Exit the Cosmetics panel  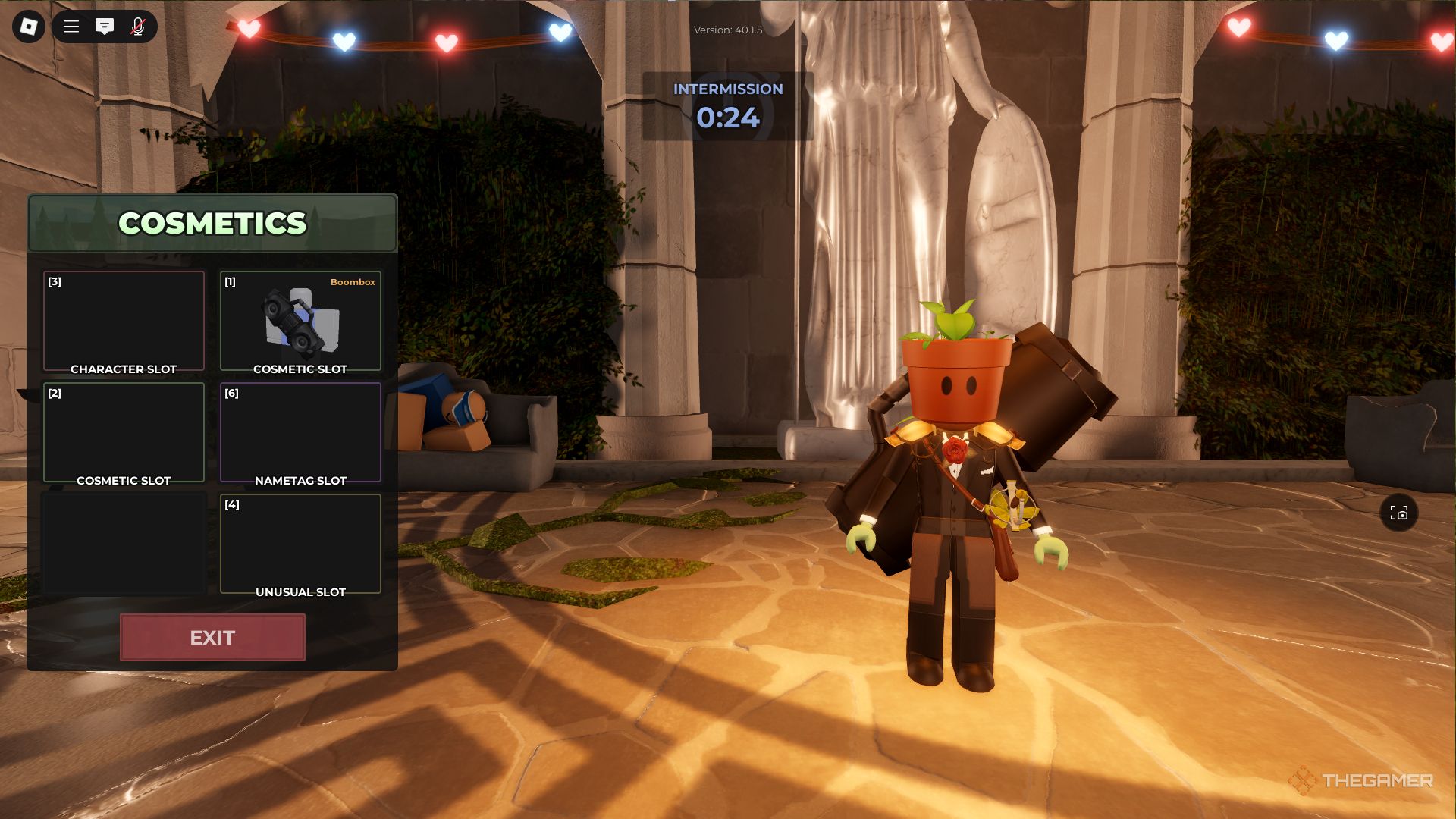[212, 638]
